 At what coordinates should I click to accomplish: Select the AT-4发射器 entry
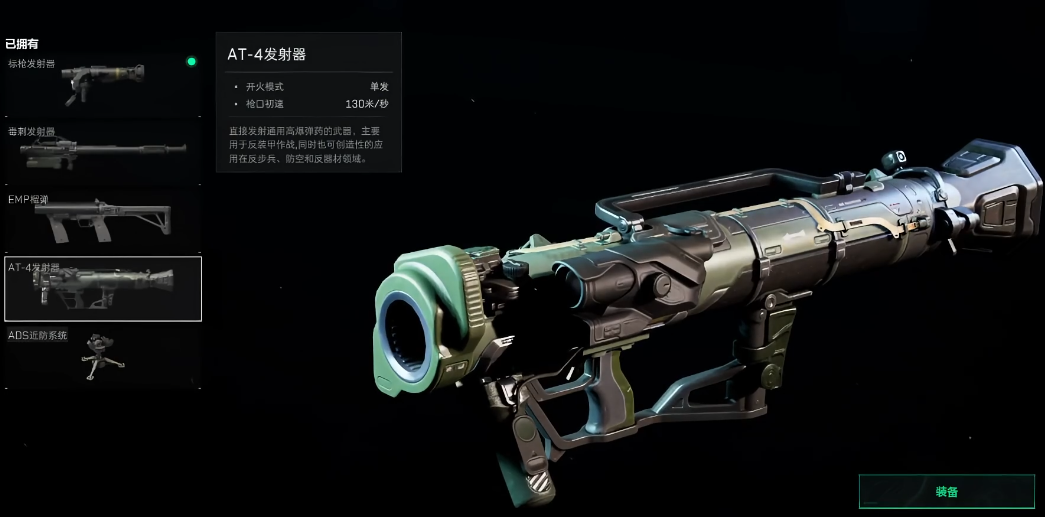coord(102,289)
